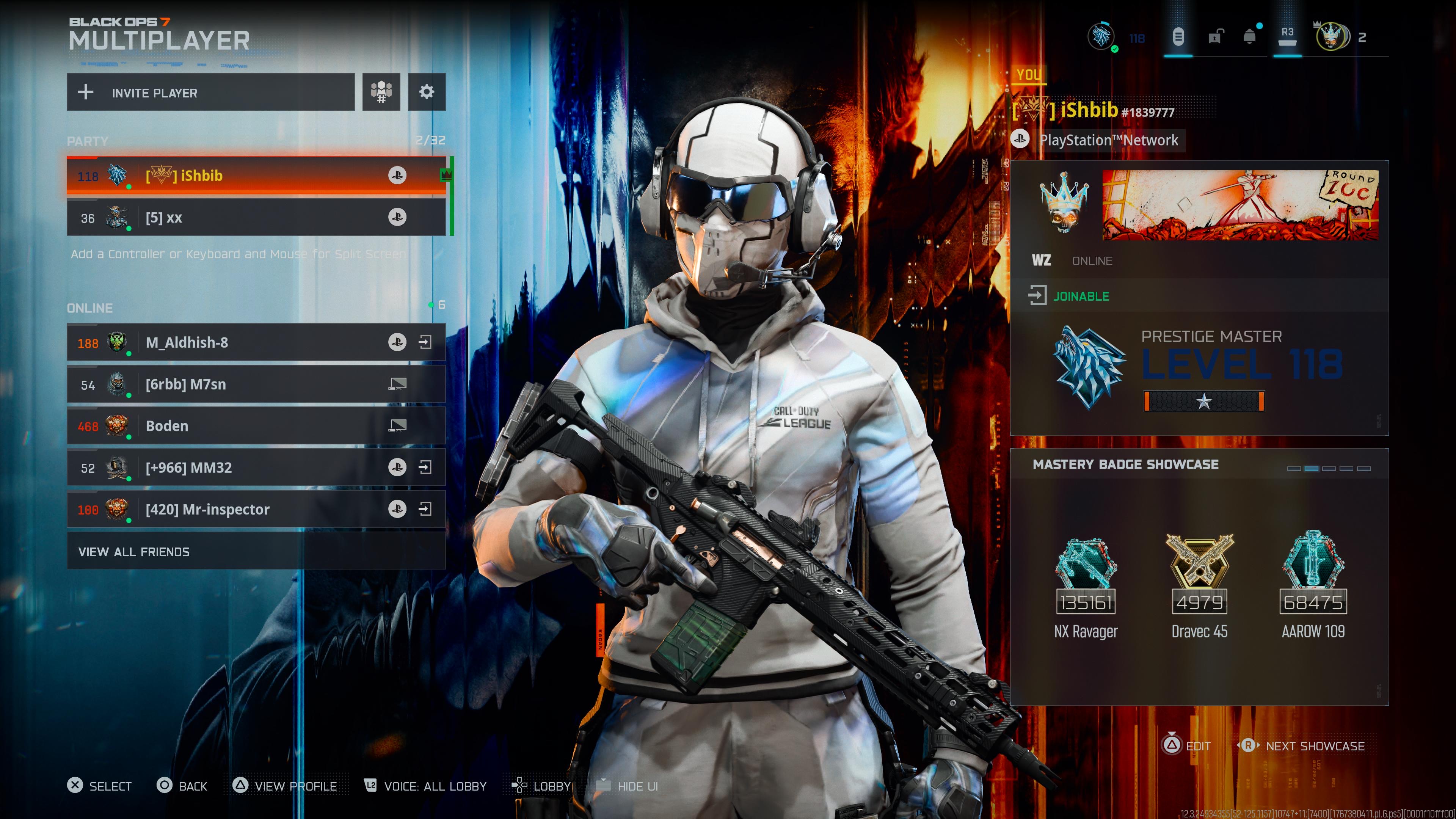Join M_Aldhish-8 via the join icon

pyautogui.click(x=425, y=342)
